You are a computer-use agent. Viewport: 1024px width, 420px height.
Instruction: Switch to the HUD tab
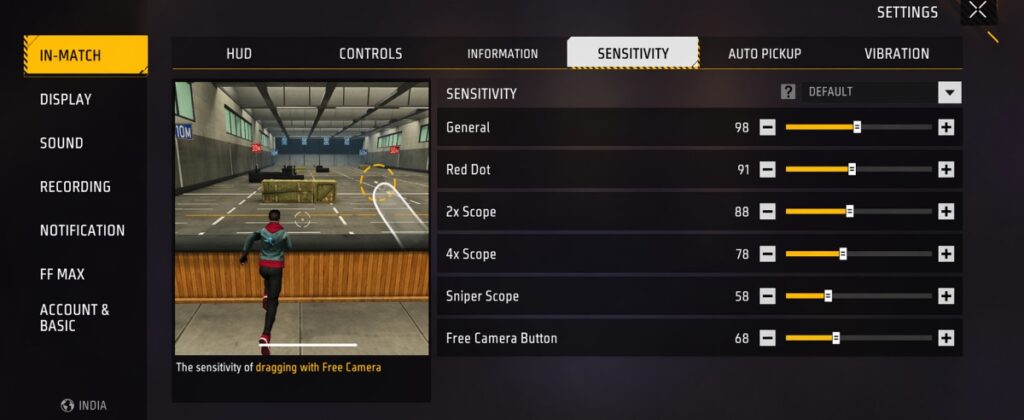pyautogui.click(x=239, y=54)
